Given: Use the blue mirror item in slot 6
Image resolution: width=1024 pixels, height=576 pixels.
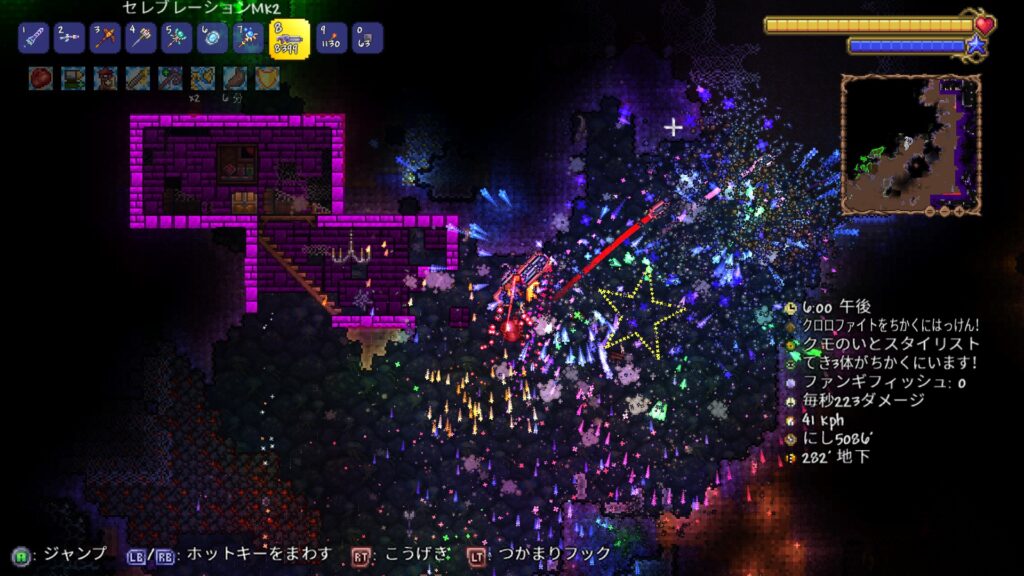Looking at the screenshot, I should point(213,39).
